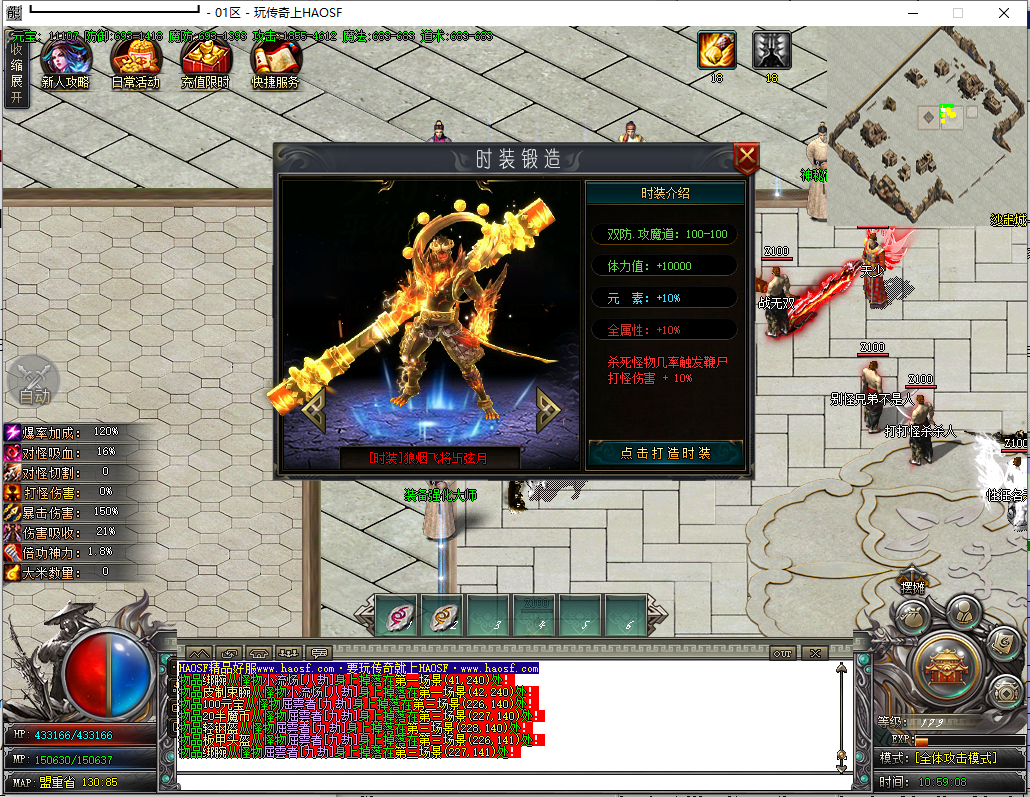Open the 新人攻略 newcomer guide
1030x797 pixels.
[64, 65]
